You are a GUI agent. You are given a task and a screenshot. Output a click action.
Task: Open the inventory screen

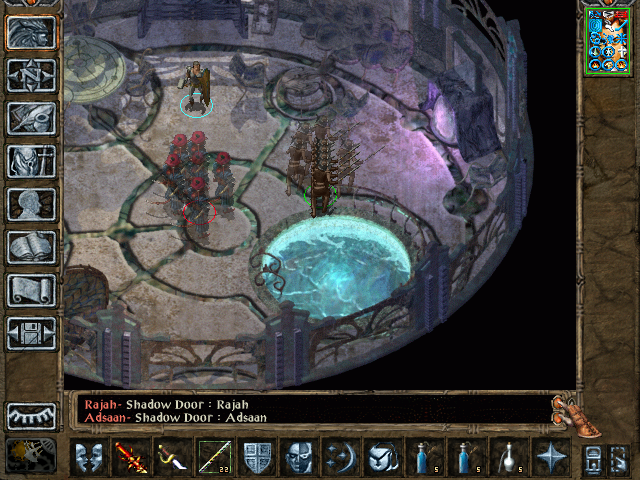pyautogui.click(x=31, y=160)
